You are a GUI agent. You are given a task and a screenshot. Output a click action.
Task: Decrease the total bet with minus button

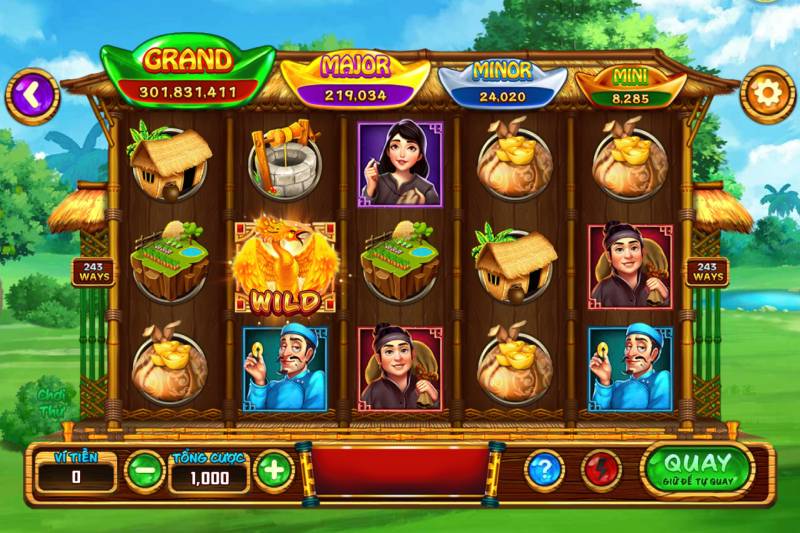coord(144,470)
